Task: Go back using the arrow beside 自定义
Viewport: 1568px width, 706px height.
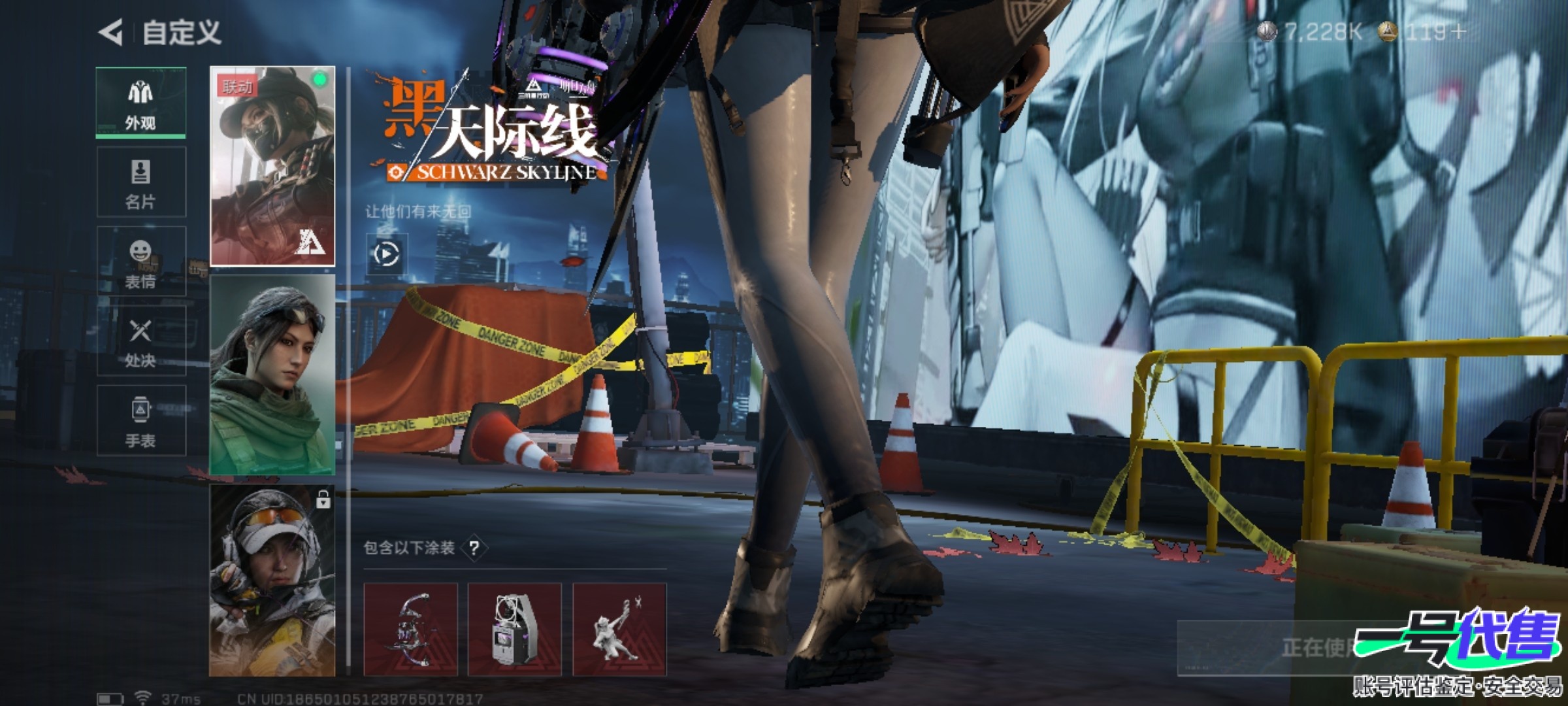Action: tap(111, 32)
